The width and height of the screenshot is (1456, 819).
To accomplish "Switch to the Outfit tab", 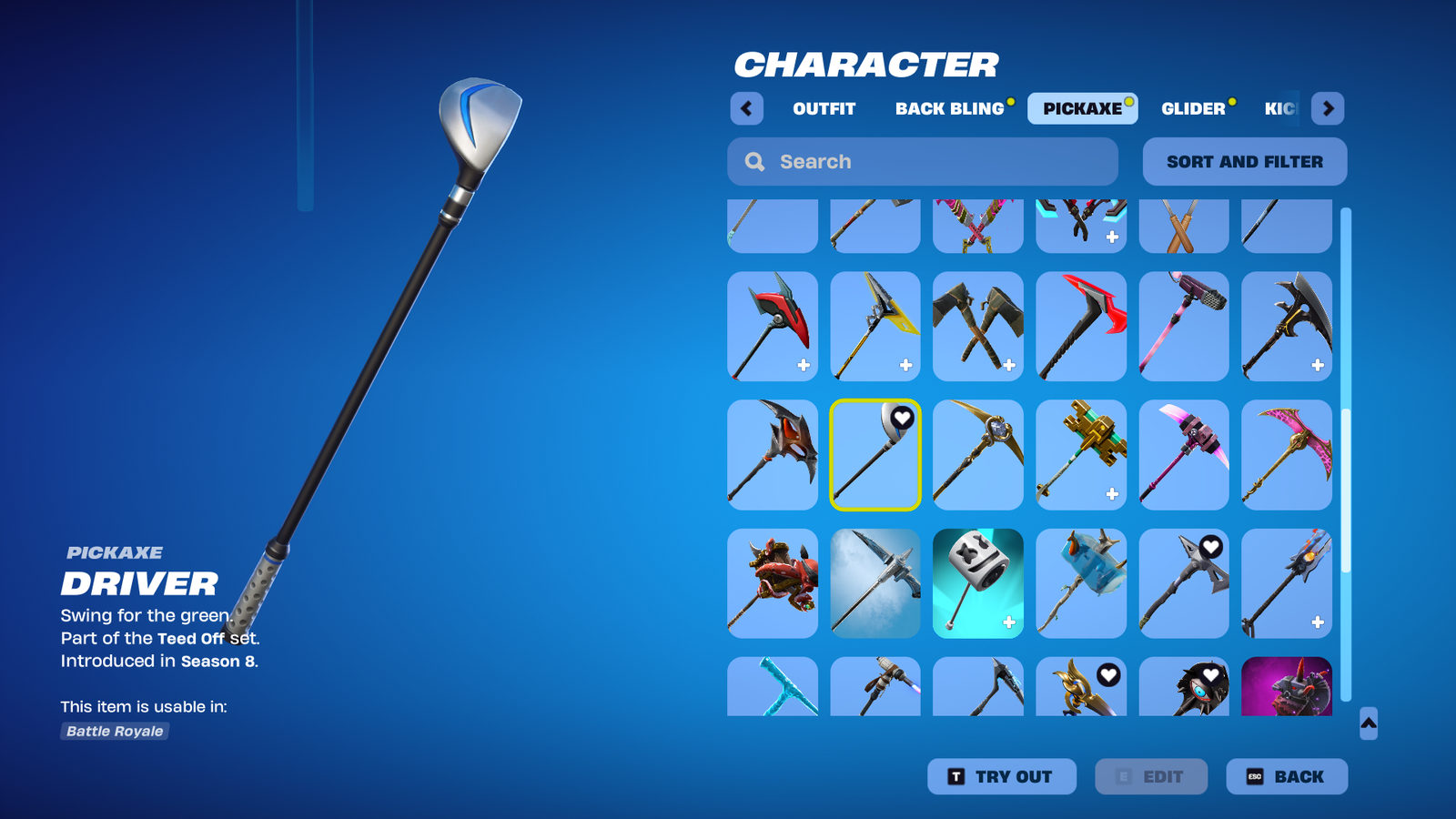I will click(x=824, y=108).
